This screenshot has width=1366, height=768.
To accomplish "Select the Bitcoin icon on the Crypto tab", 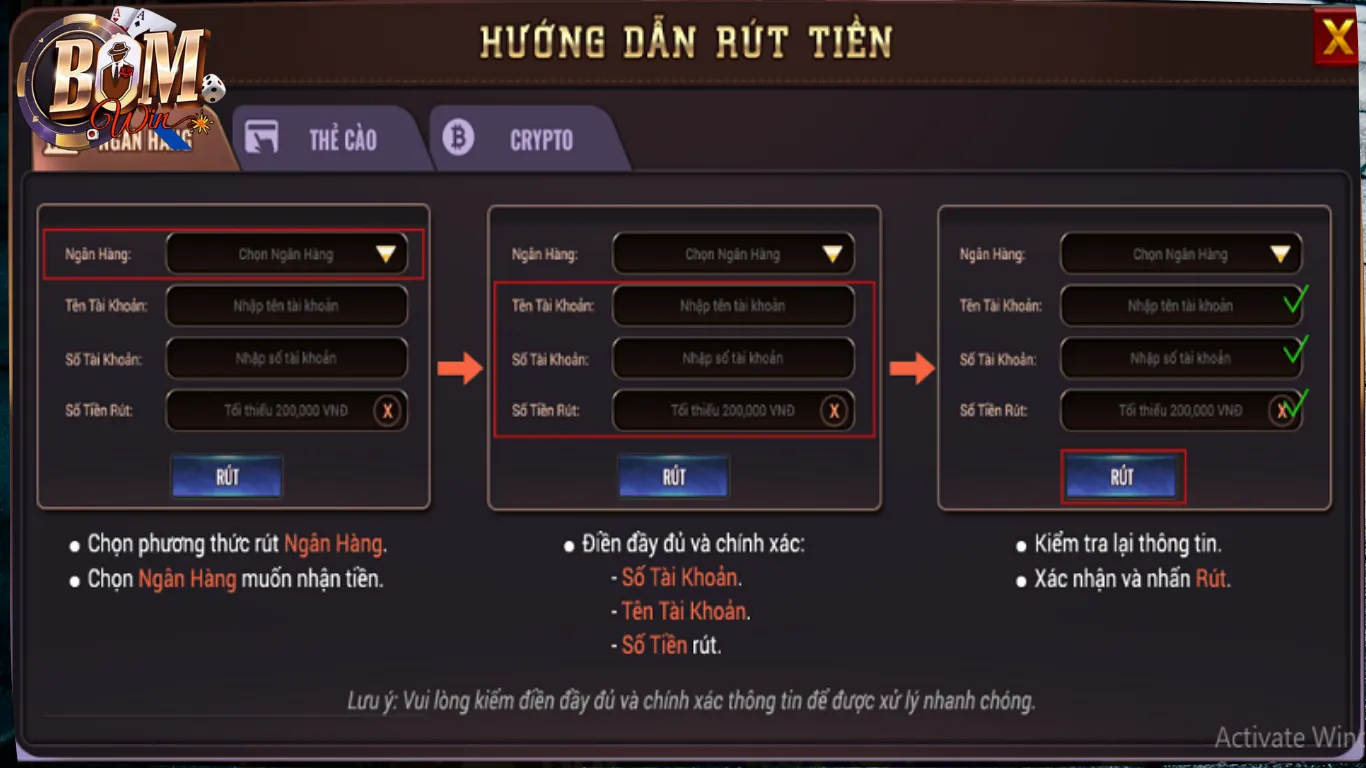I will click(x=460, y=138).
